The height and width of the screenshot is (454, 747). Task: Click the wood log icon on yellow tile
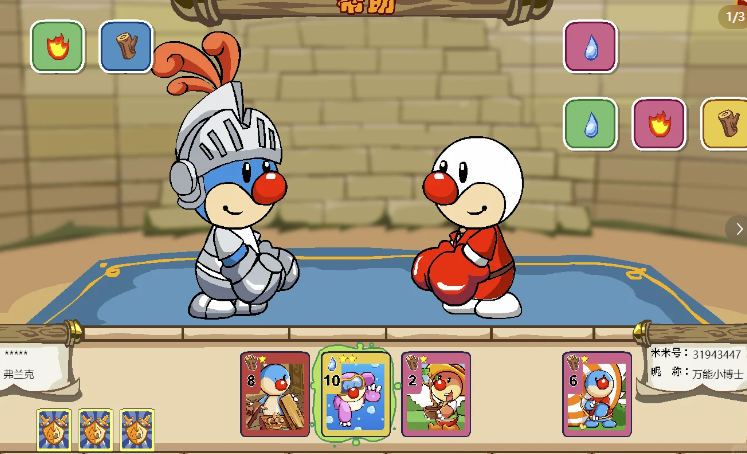pos(726,124)
